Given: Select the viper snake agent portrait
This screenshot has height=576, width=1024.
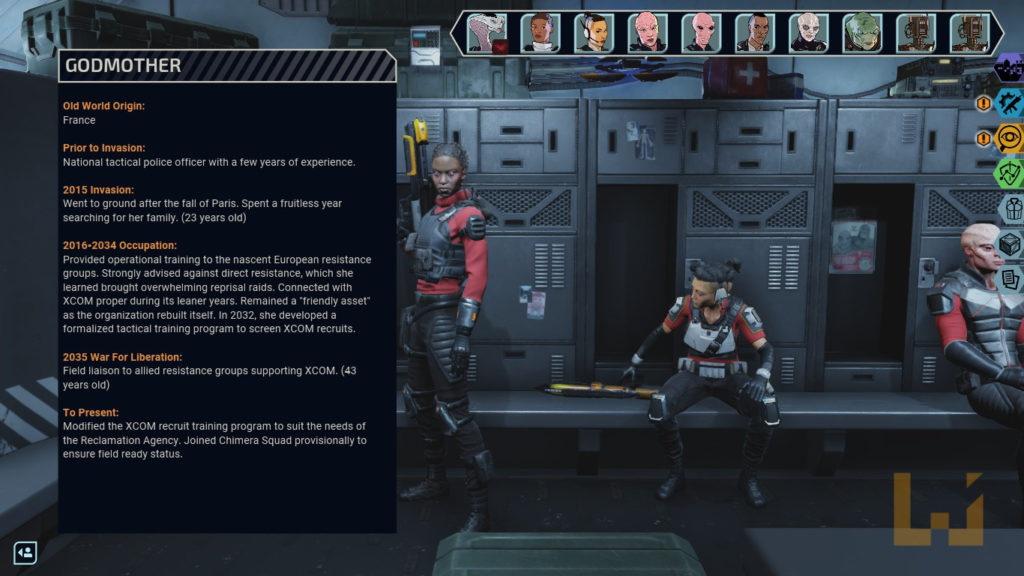Looking at the screenshot, I should pos(486,32).
